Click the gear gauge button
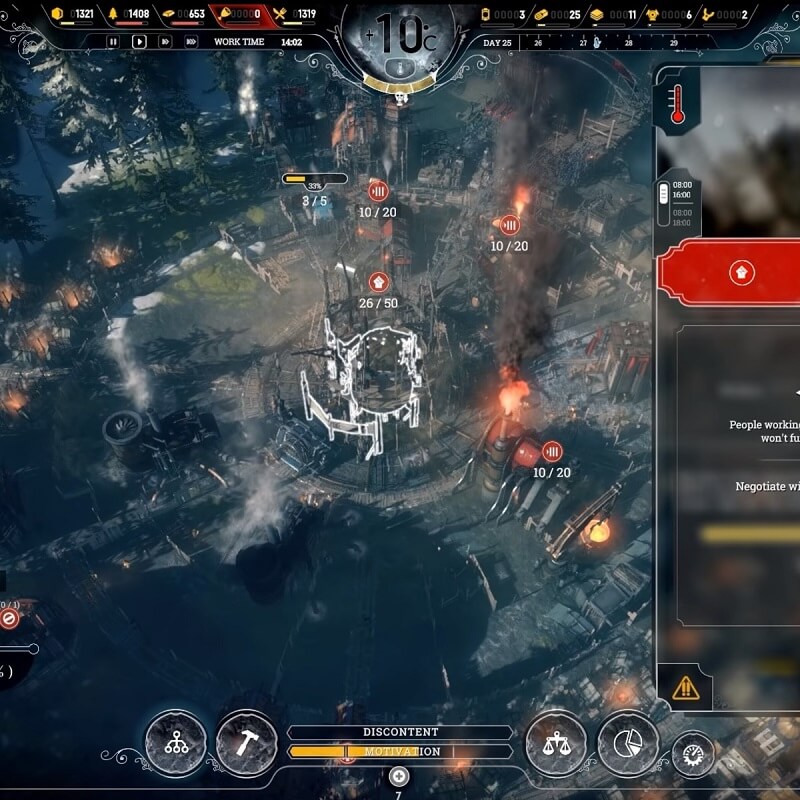Screen dimensions: 800x800 692,751
